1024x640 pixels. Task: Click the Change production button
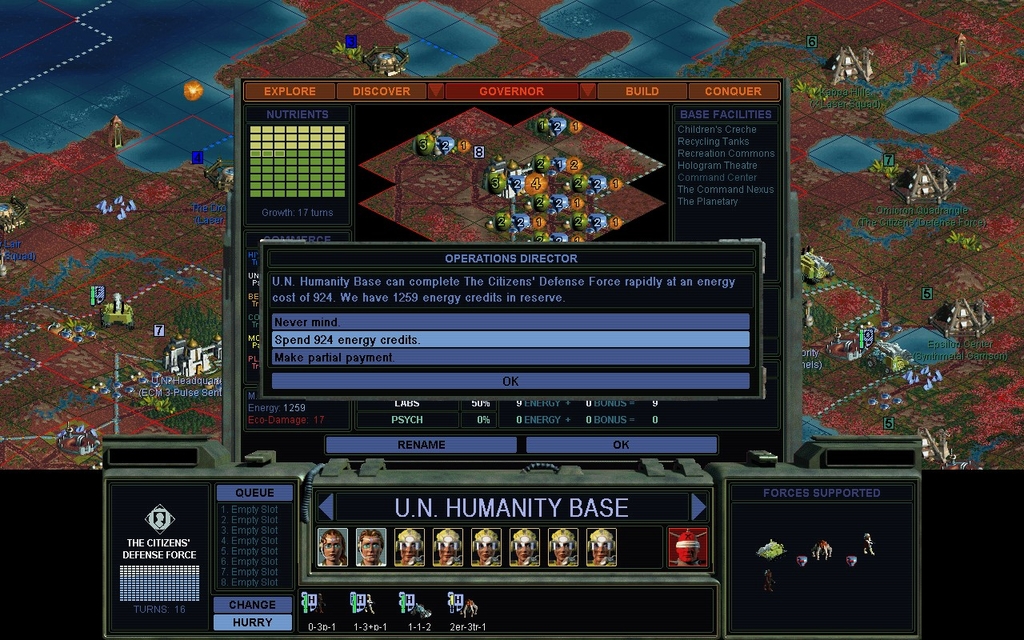[x=253, y=605]
